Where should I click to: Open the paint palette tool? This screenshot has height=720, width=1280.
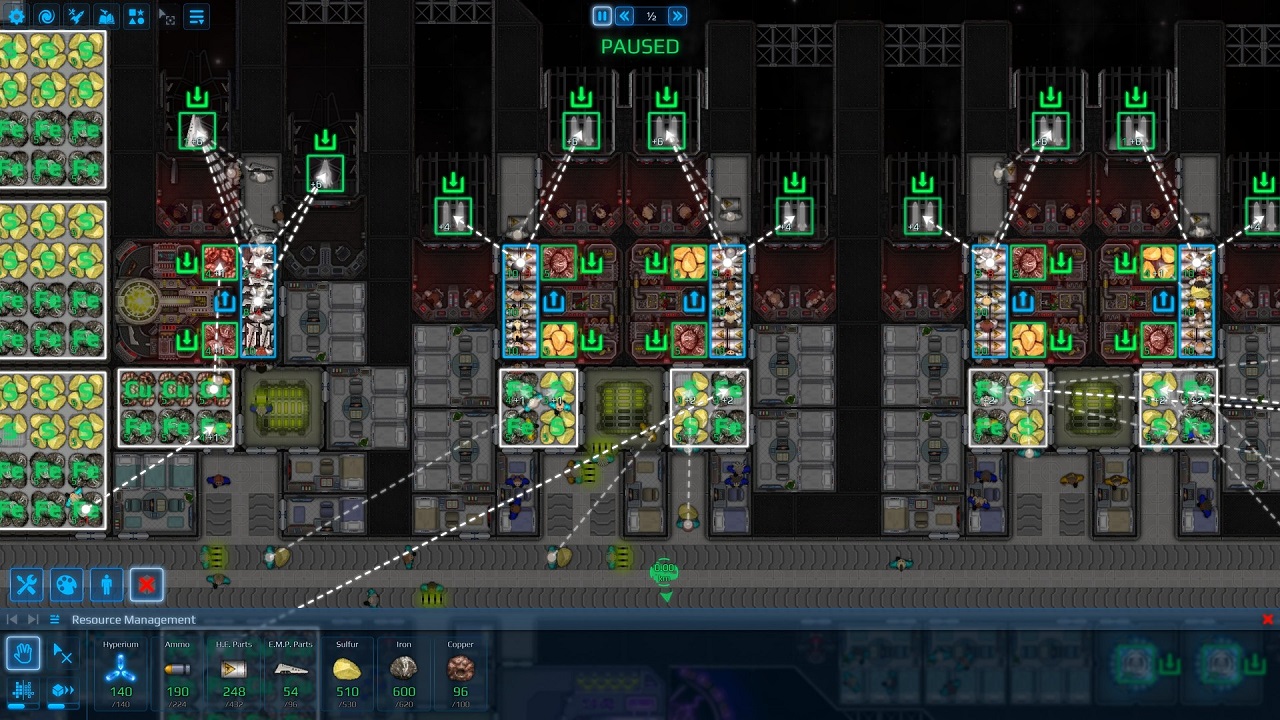point(66,585)
